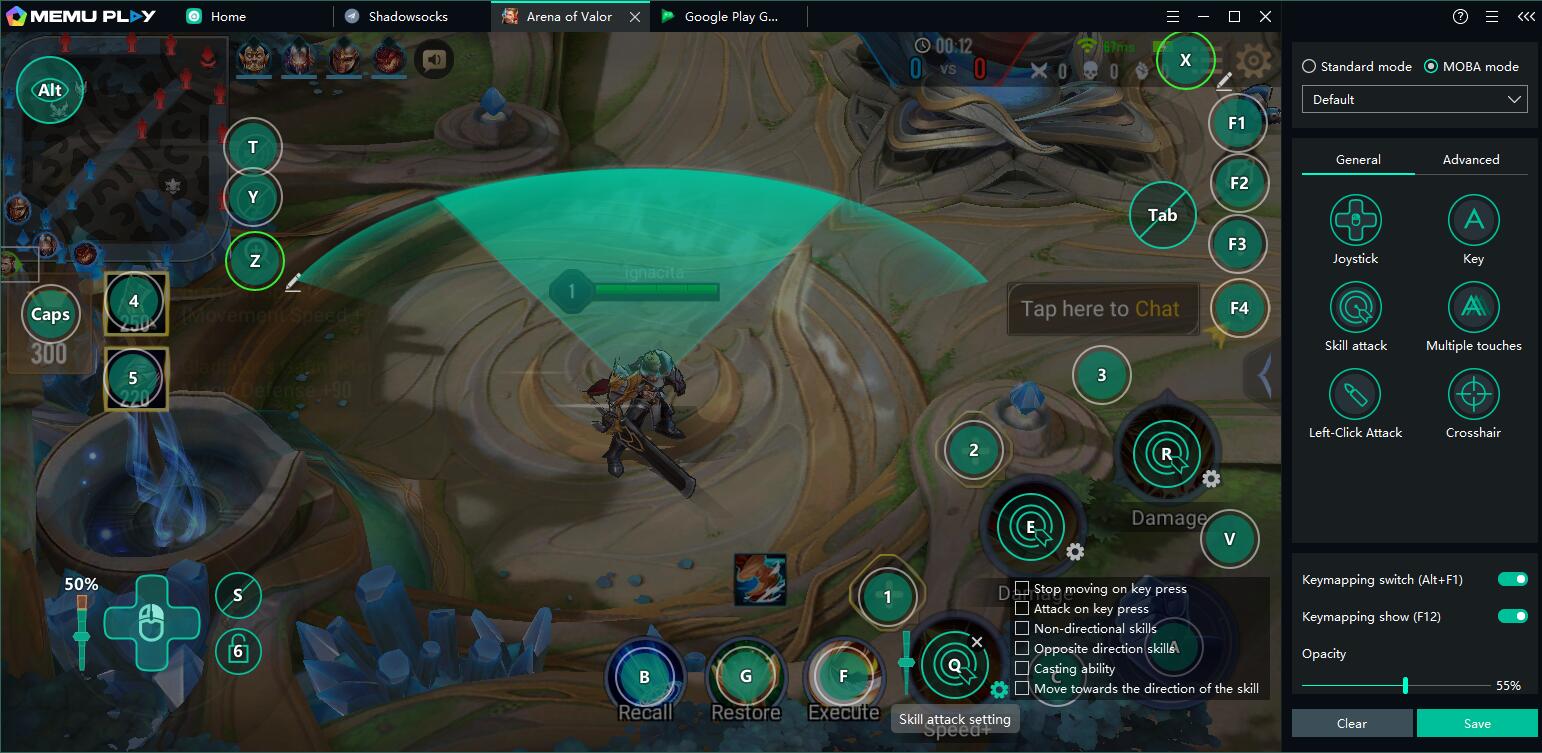Clear all key mappings
Image resolution: width=1542 pixels, height=753 pixels.
point(1351,723)
